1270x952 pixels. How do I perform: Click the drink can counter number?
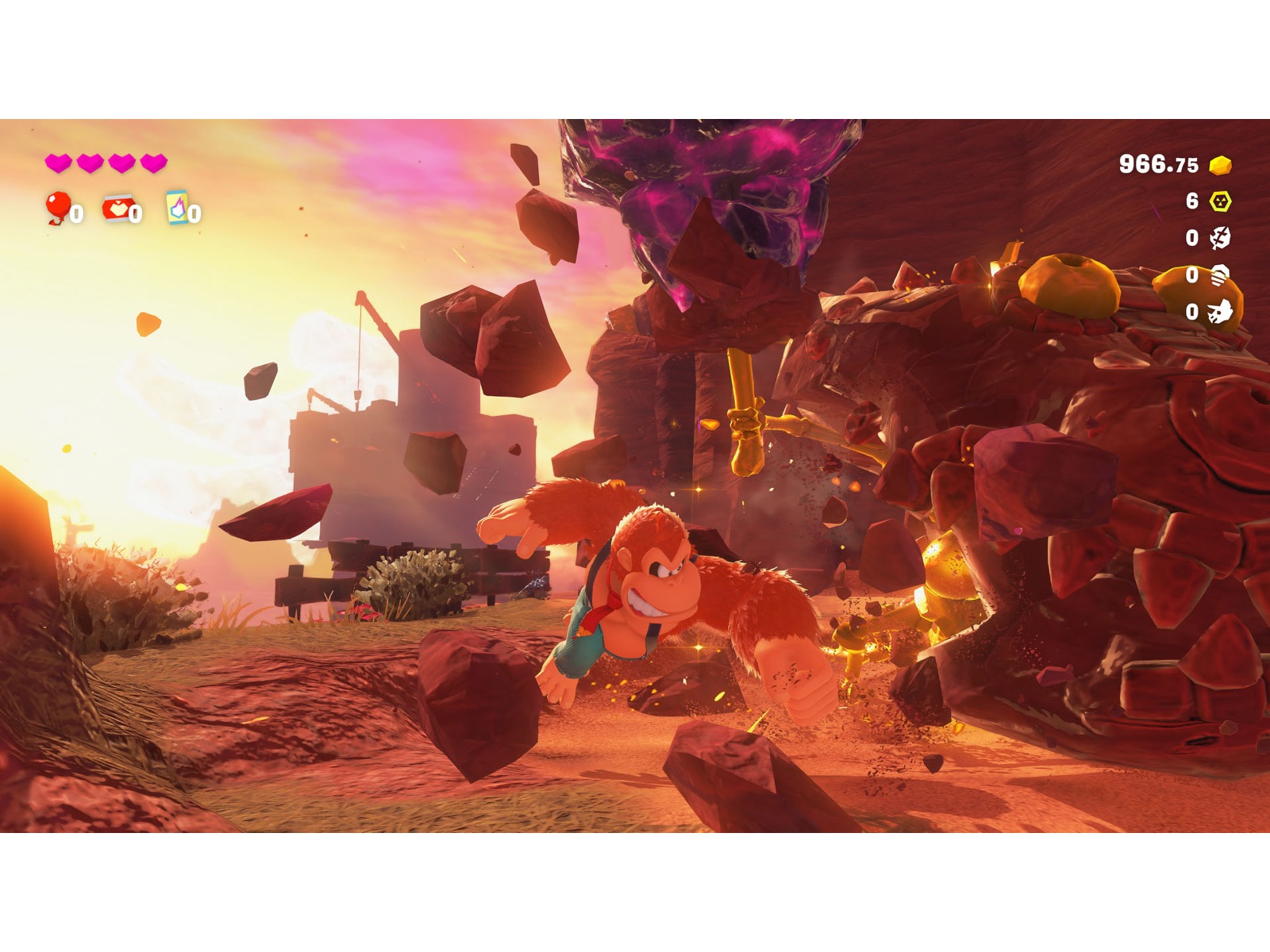(194, 213)
